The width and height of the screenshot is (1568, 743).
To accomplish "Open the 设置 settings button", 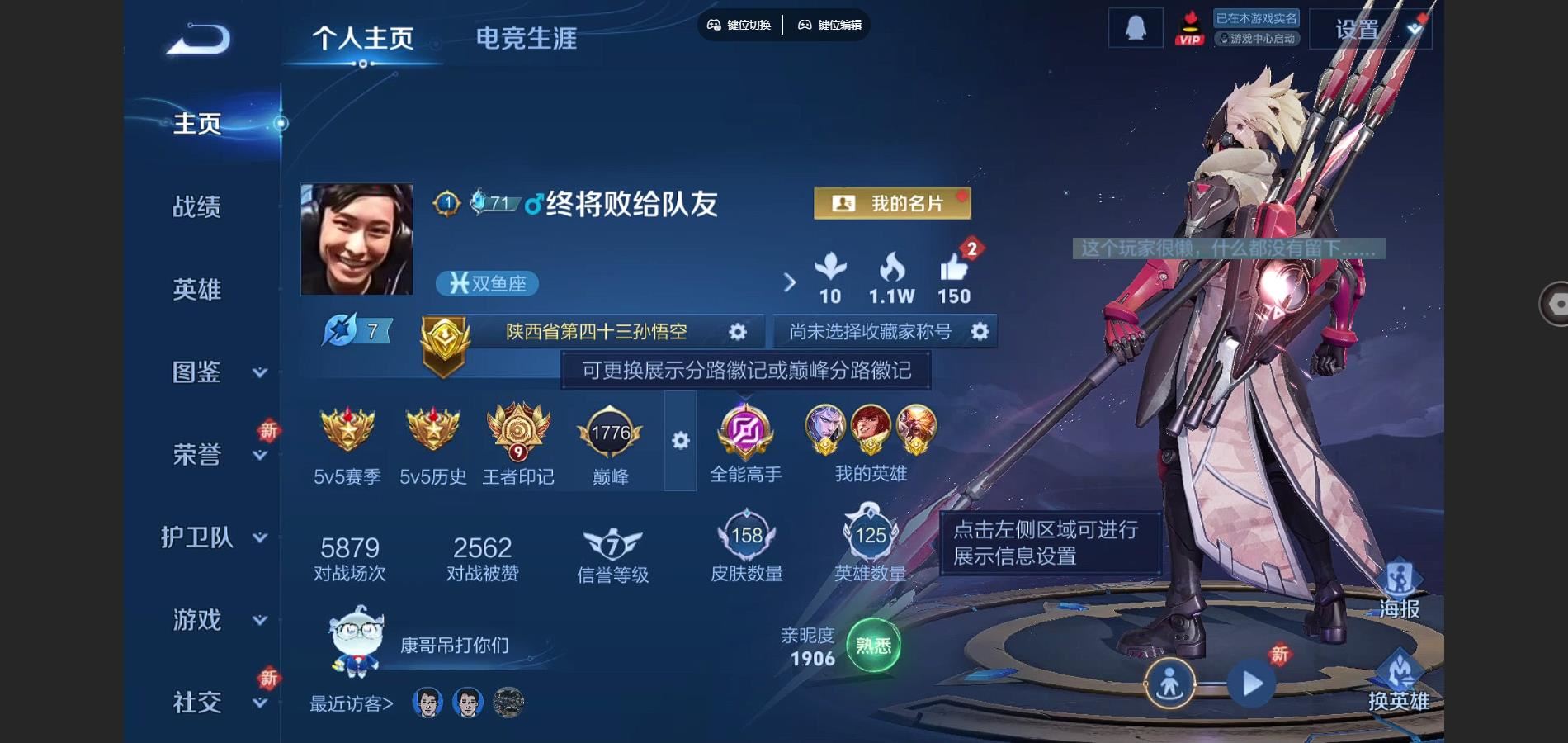I will pyautogui.click(x=1358, y=31).
